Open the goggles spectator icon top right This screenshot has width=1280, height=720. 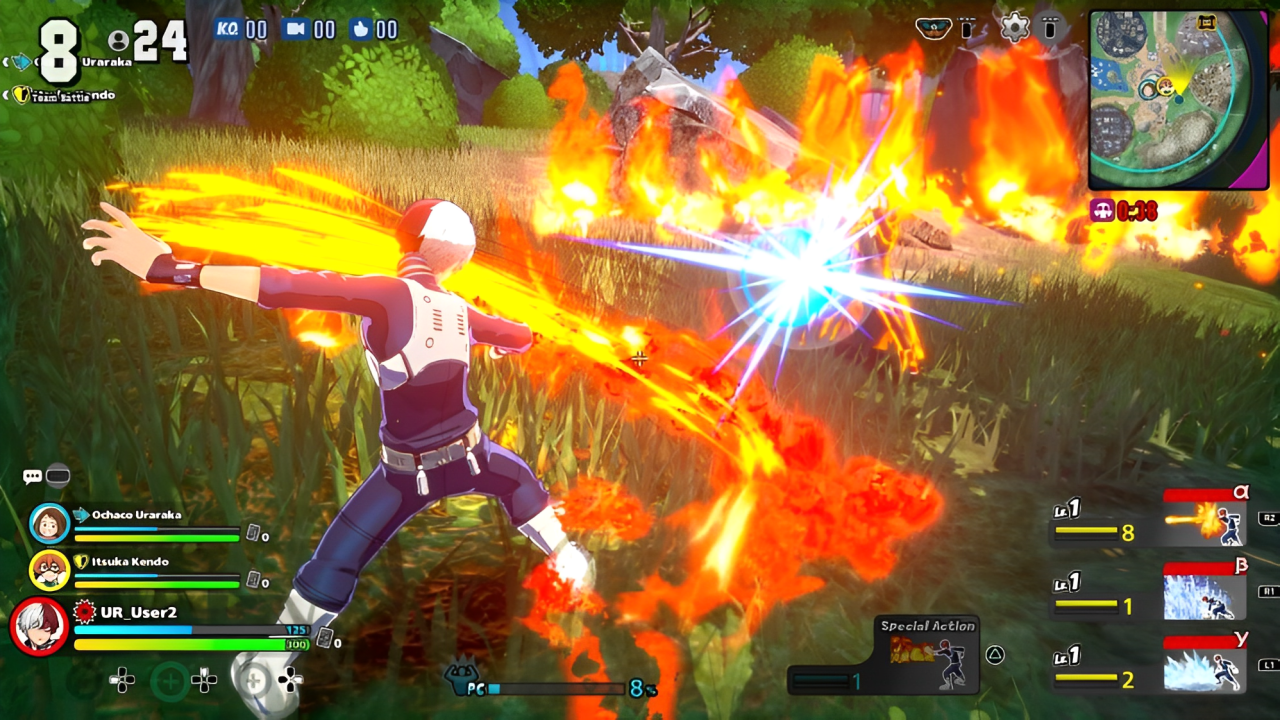point(932,29)
